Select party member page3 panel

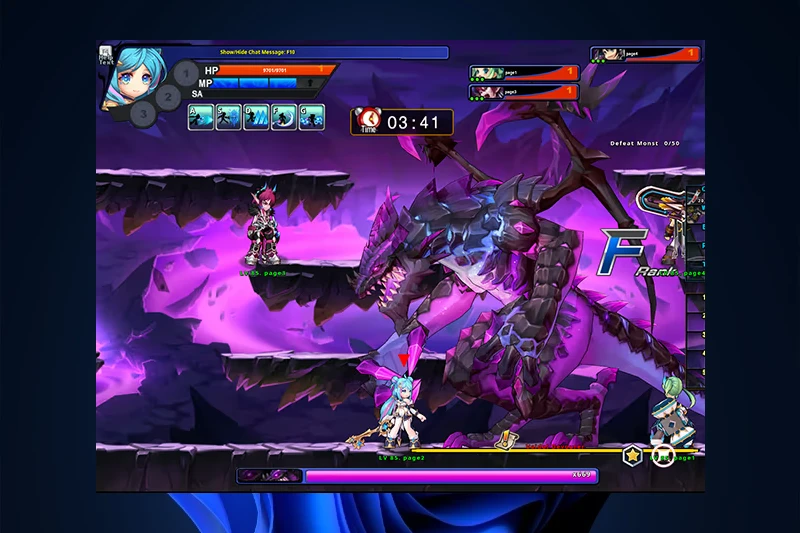click(524, 92)
